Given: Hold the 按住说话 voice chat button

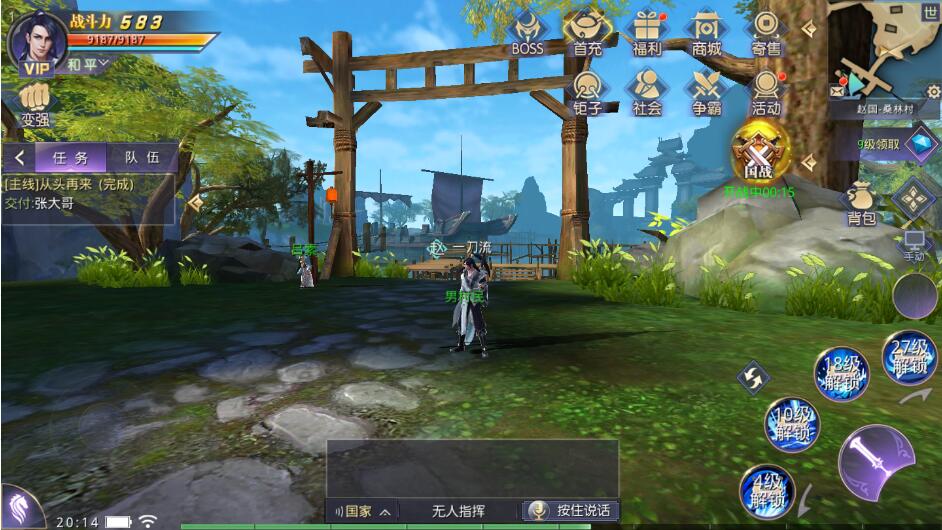Looking at the screenshot, I should click(x=573, y=510).
